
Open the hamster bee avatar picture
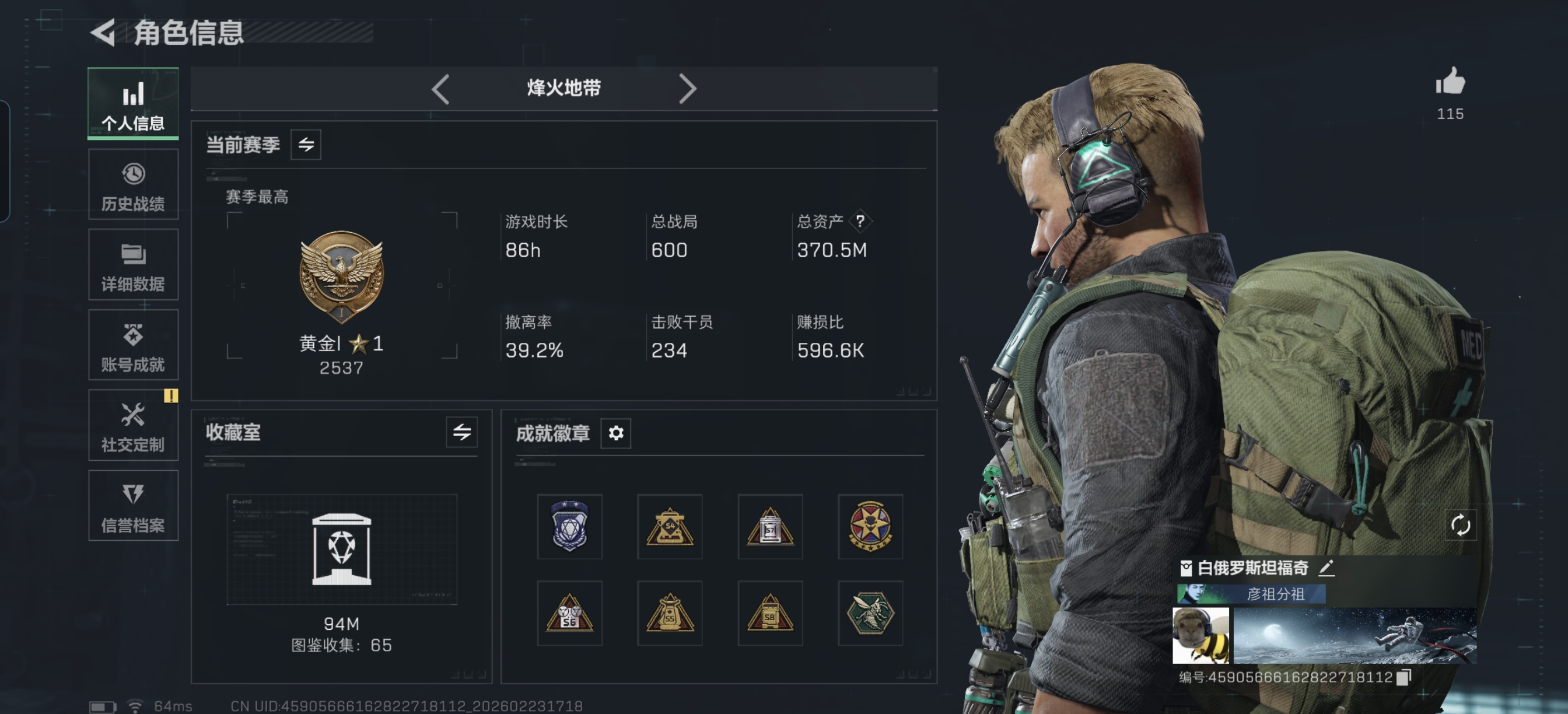1200,635
